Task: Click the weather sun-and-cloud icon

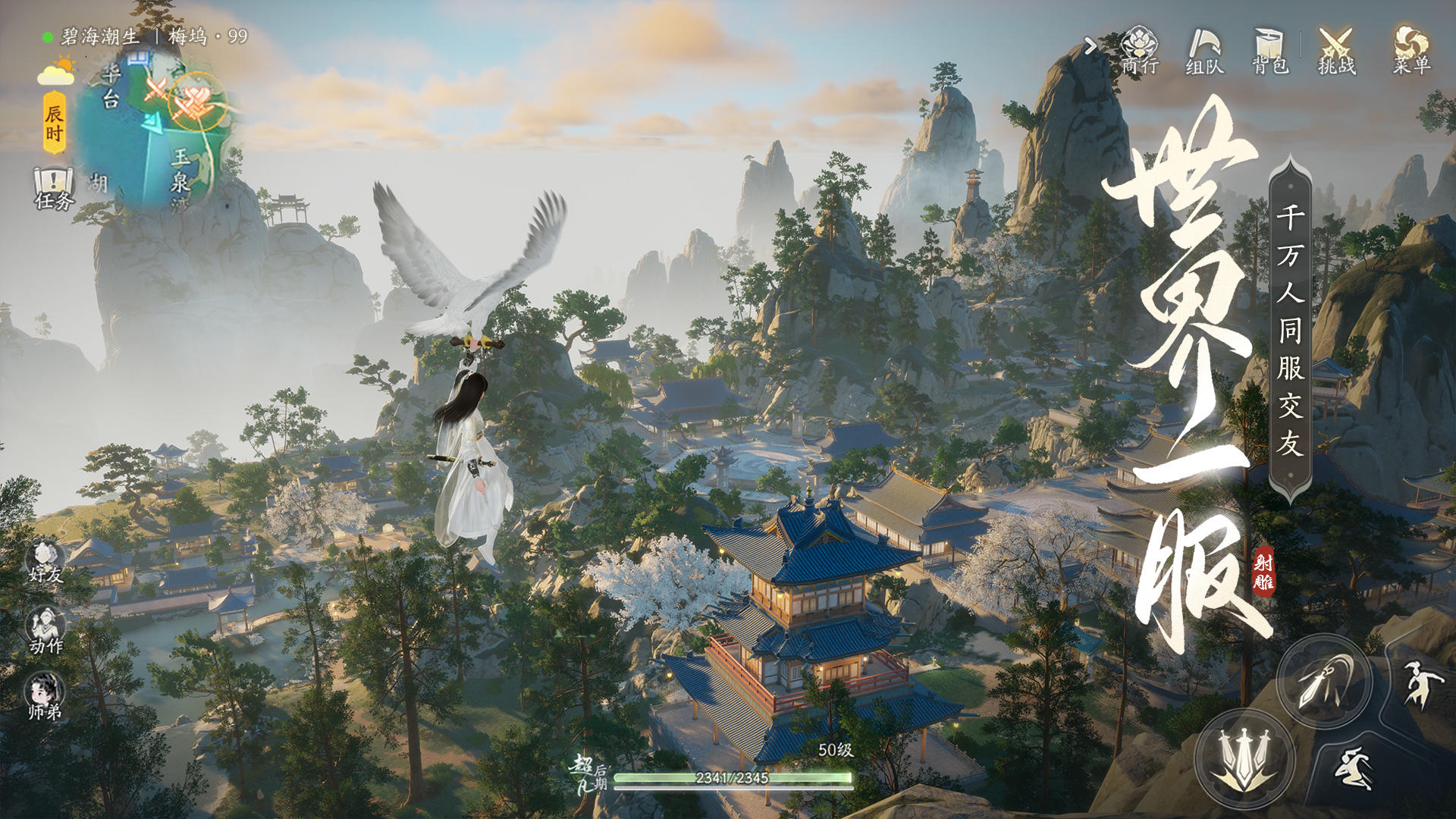Action: pyautogui.click(x=56, y=71)
